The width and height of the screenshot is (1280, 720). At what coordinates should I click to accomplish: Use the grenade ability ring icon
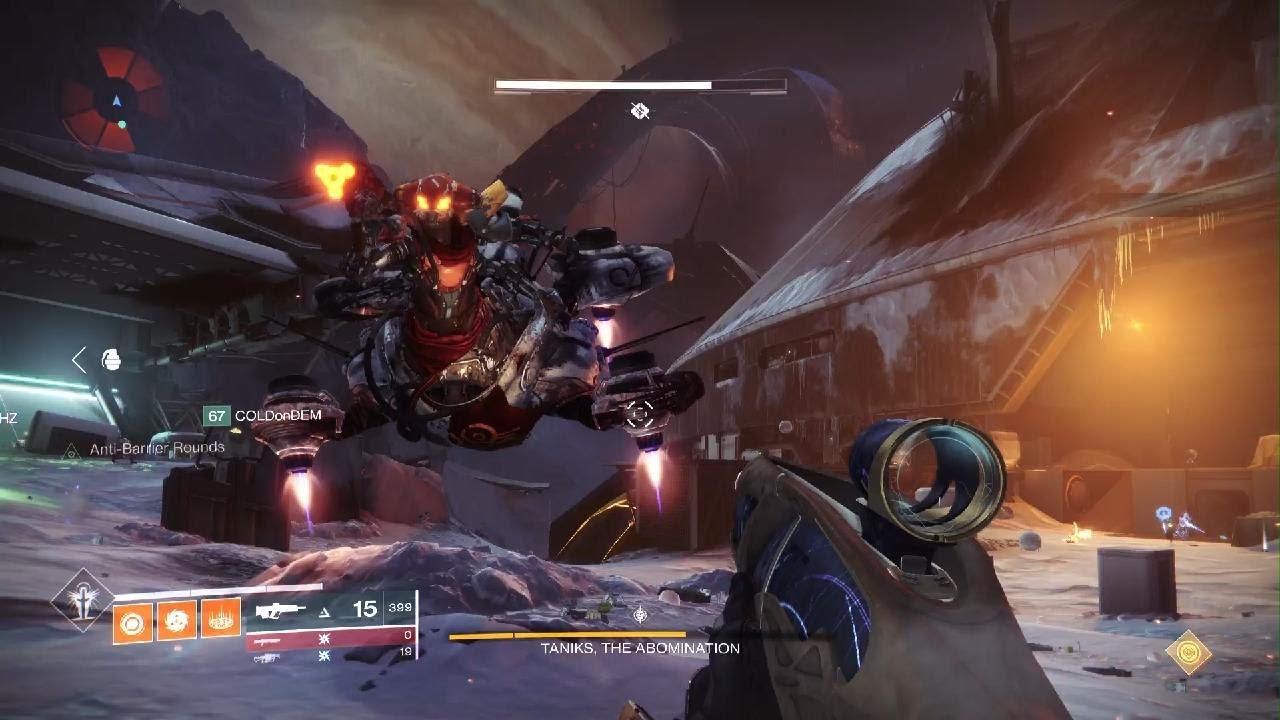(x=133, y=623)
